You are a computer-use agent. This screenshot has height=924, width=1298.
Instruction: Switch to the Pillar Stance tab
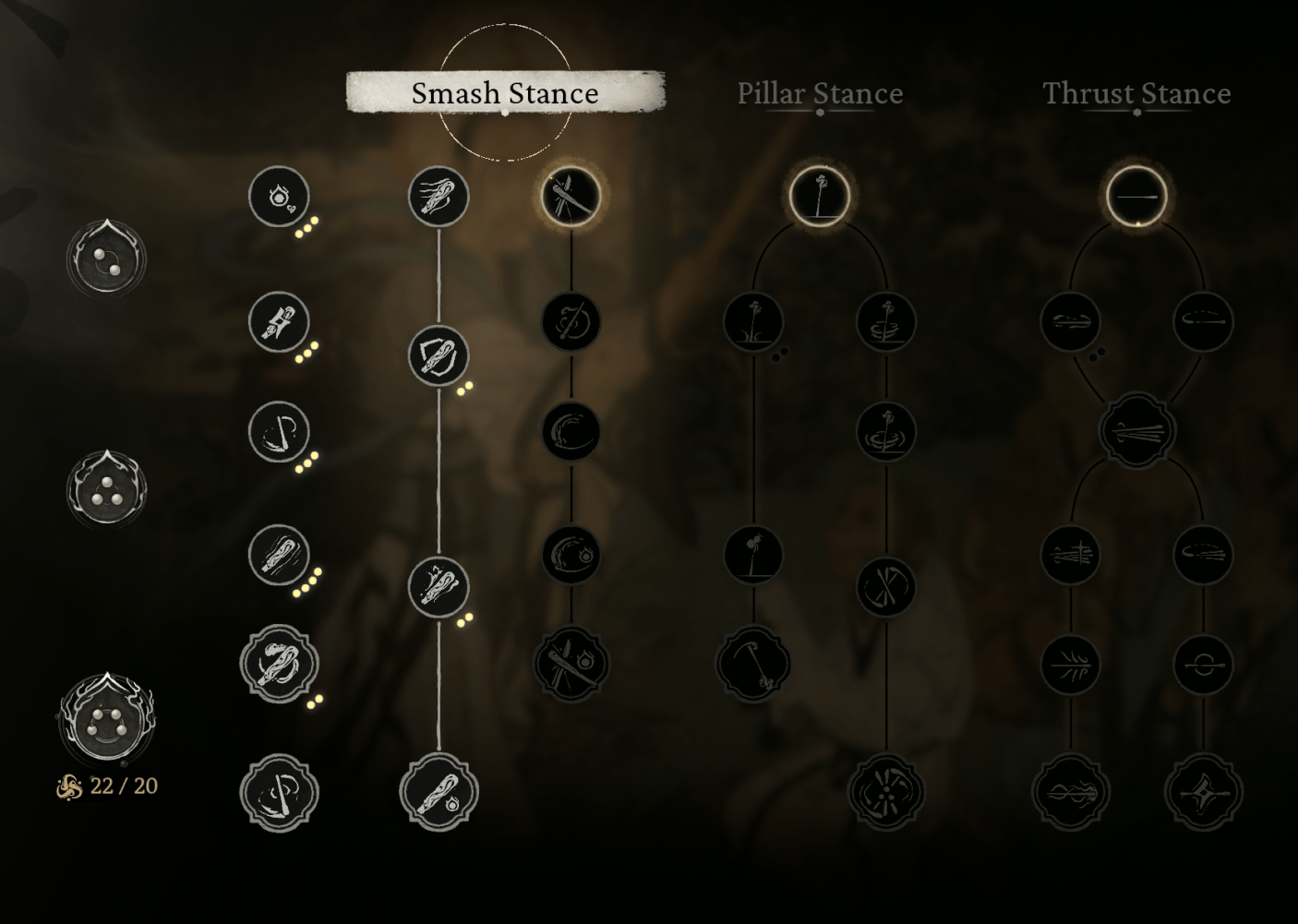pos(820,93)
